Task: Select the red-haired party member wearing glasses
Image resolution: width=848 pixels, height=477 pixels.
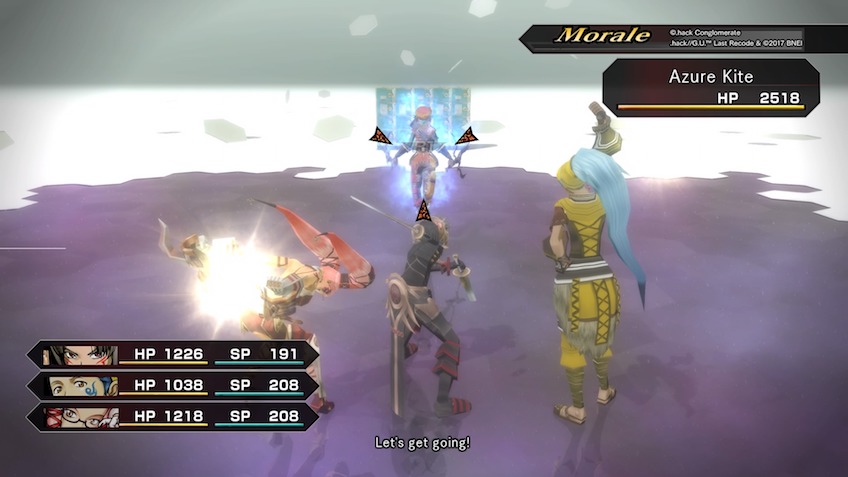Action: tap(82, 417)
